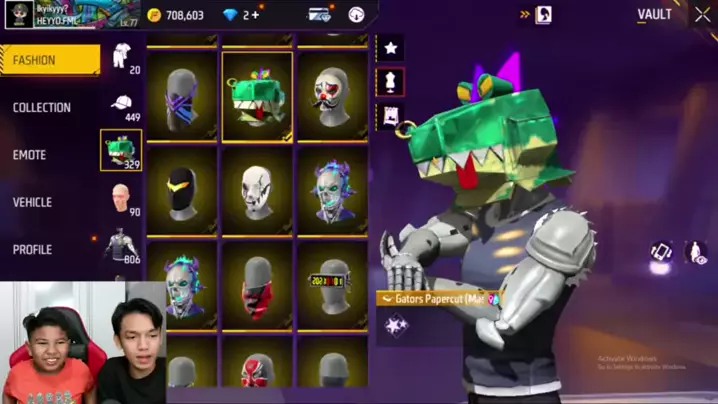Equip the green Gators Papercut mask
The height and width of the screenshot is (404, 718).
257,96
